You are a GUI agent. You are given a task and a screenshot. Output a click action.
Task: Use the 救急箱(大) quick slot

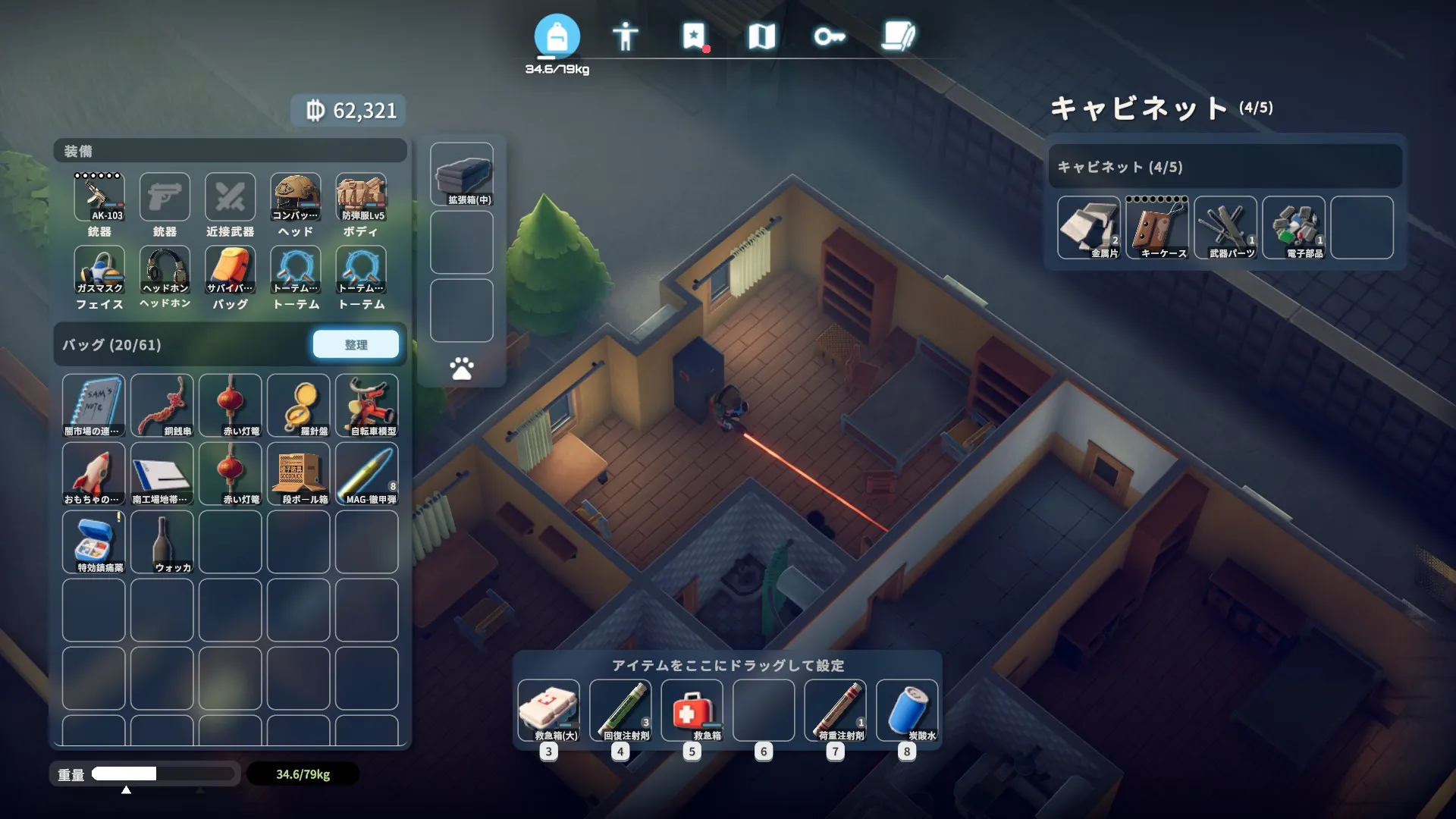(549, 711)
